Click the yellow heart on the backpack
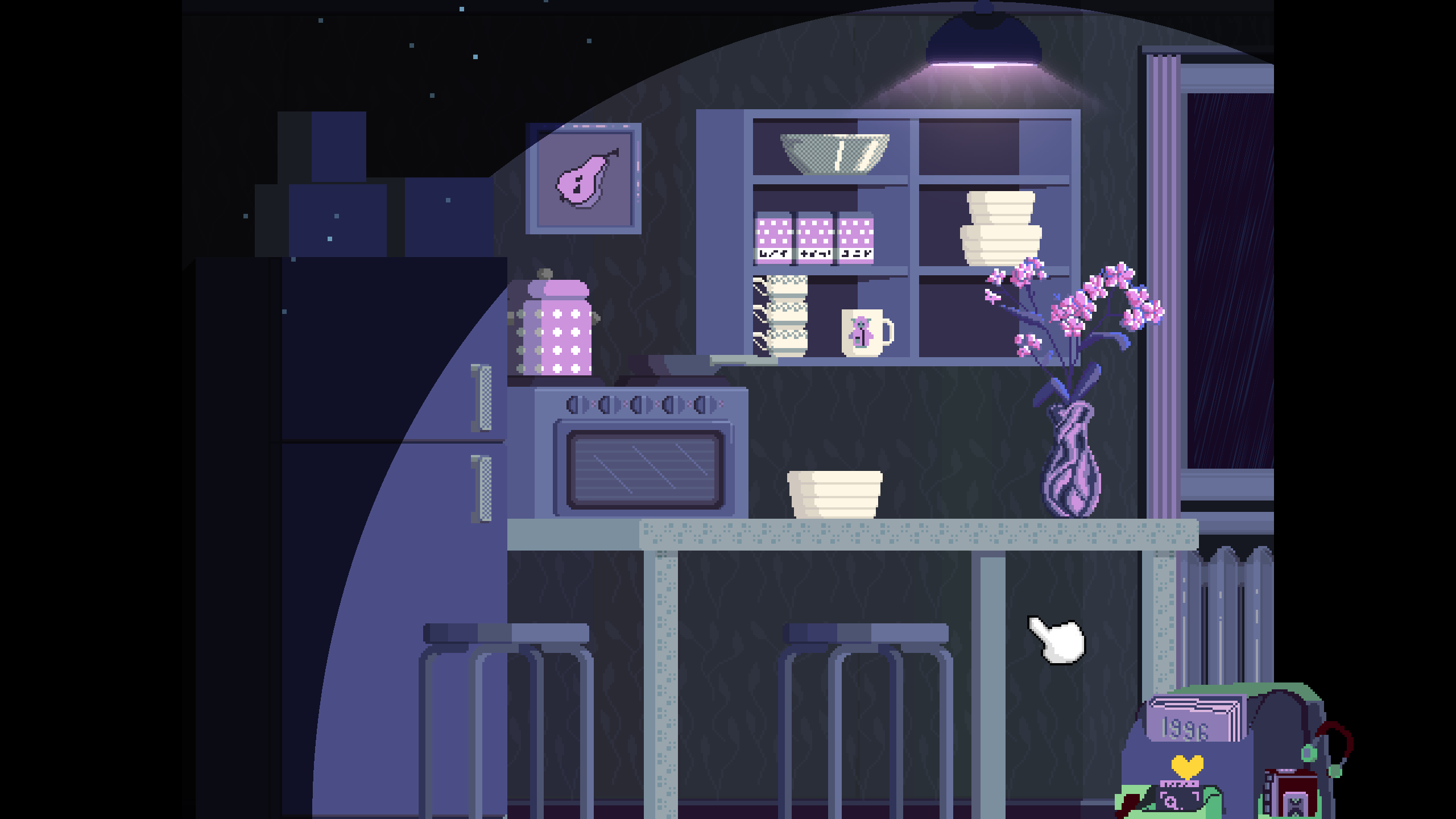Image resolution: width=1456 pixels, height=819 pixels. click(x=1187, y=766)
